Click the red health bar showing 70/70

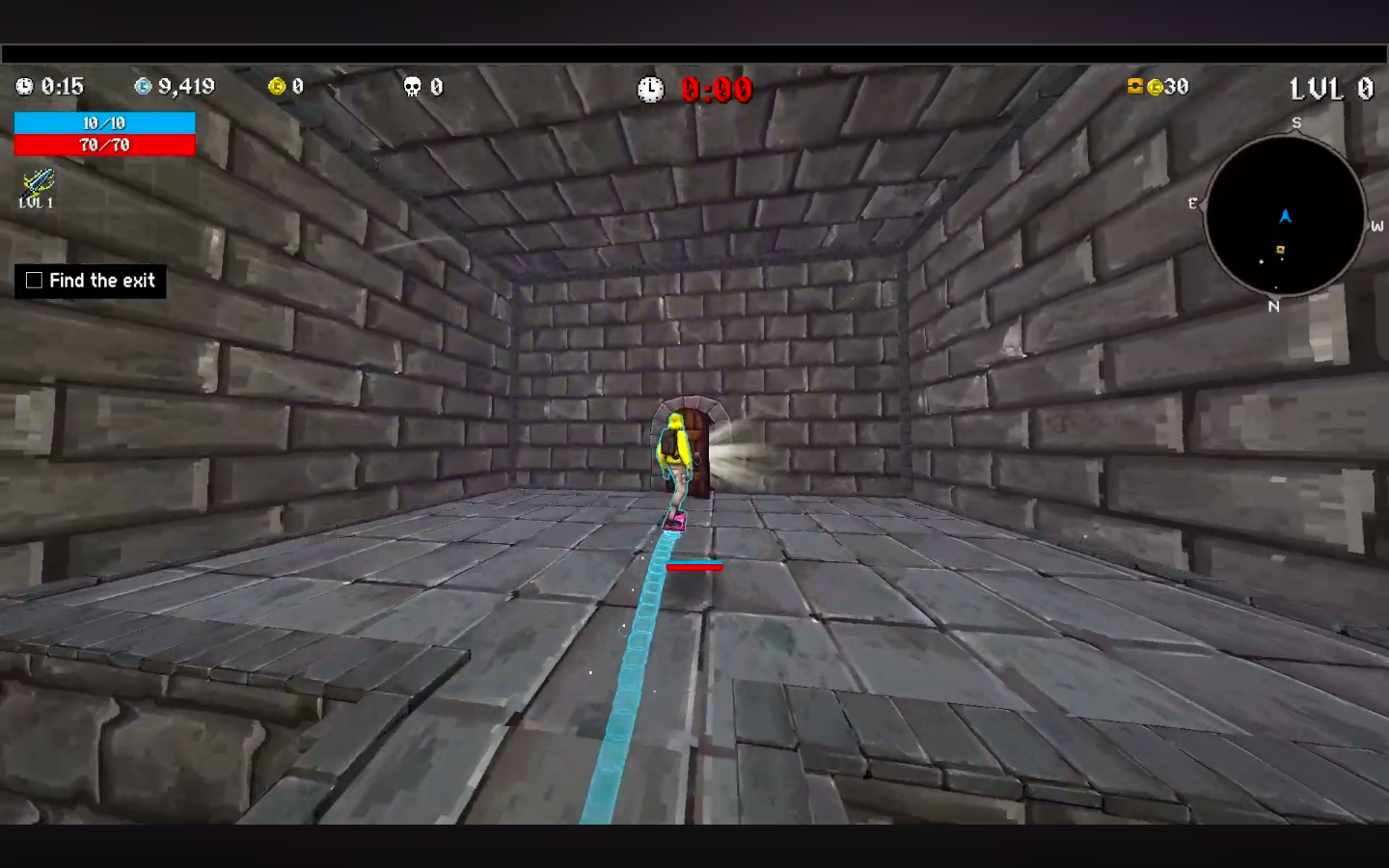click(x=104, y=145)
